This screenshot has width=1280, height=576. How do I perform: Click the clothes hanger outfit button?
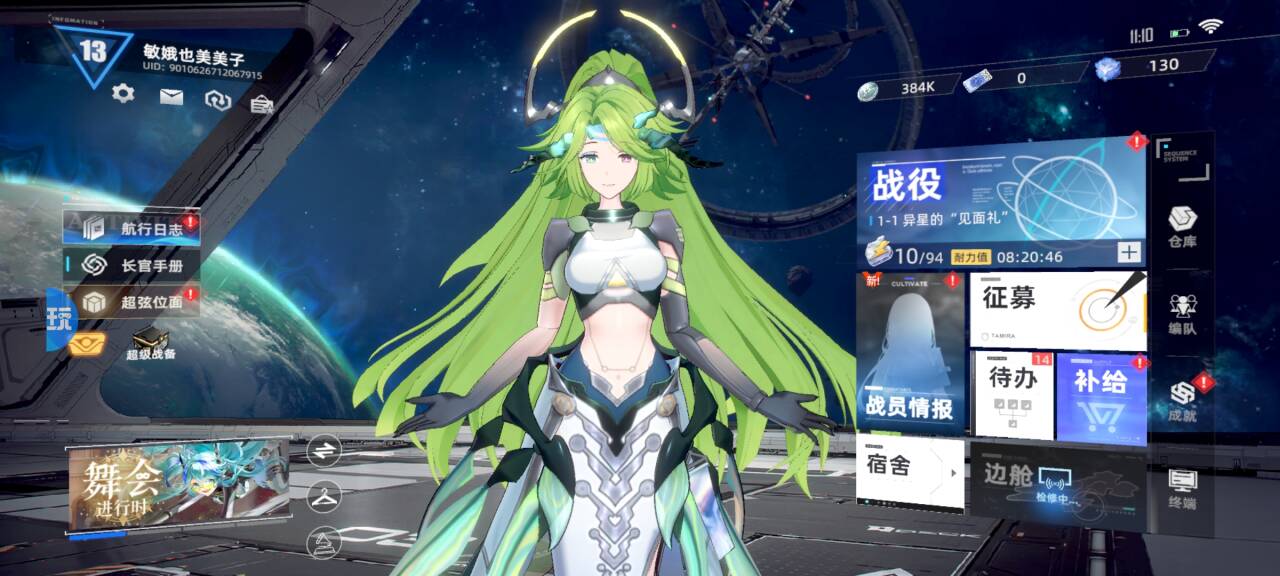(x=324, y=495)
